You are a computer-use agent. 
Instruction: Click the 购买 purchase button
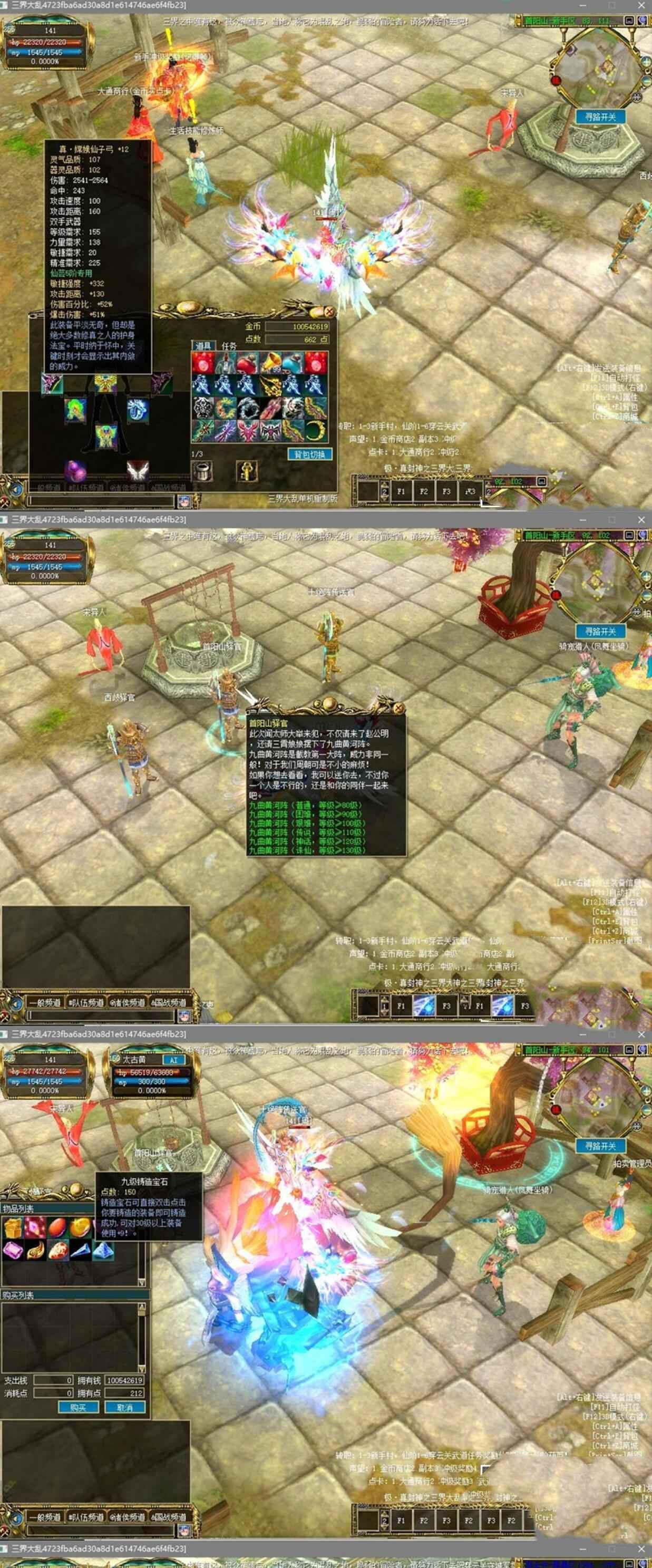pos(78,1407)
